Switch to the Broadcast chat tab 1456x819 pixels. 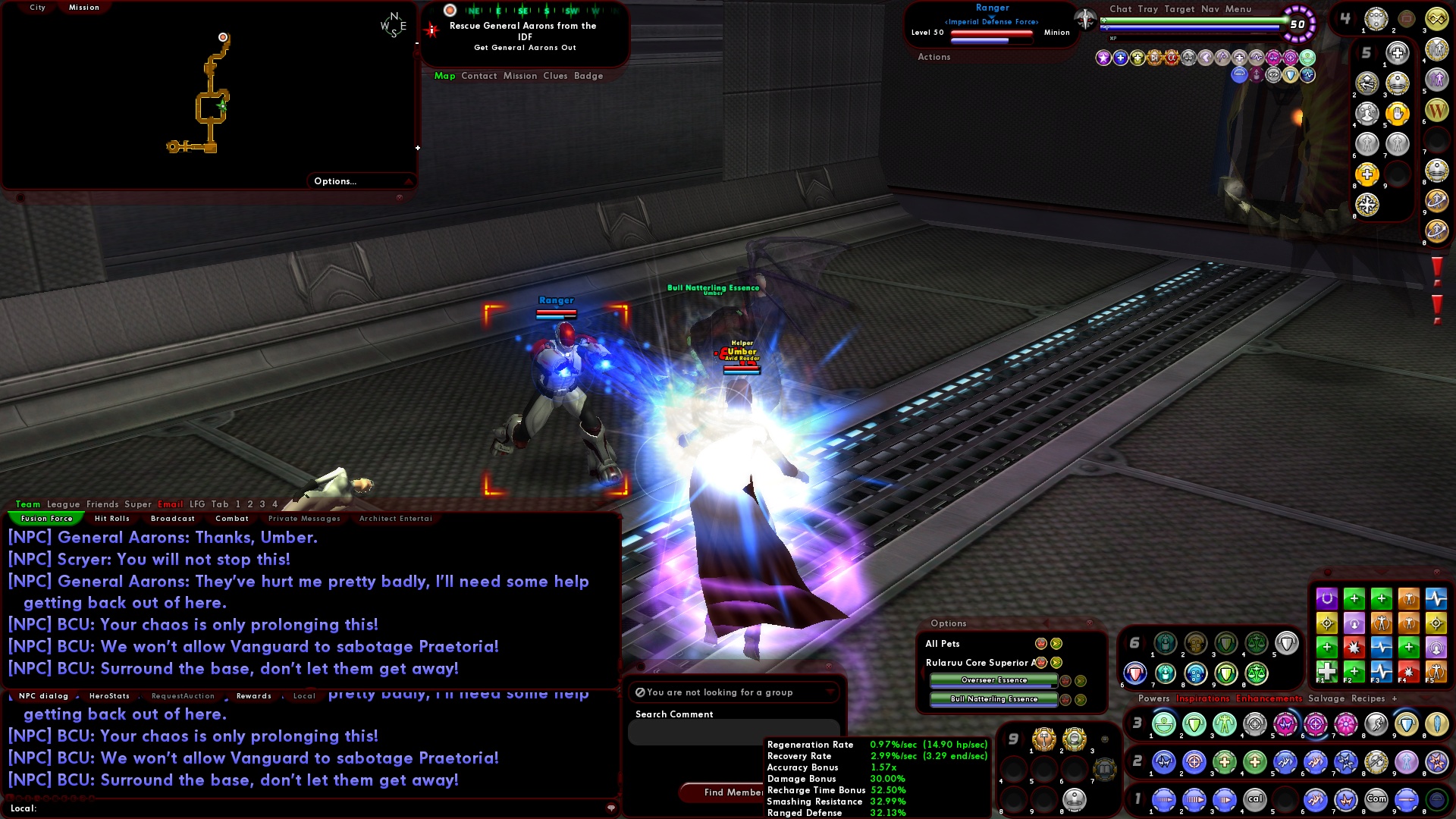tap(173, 519)
